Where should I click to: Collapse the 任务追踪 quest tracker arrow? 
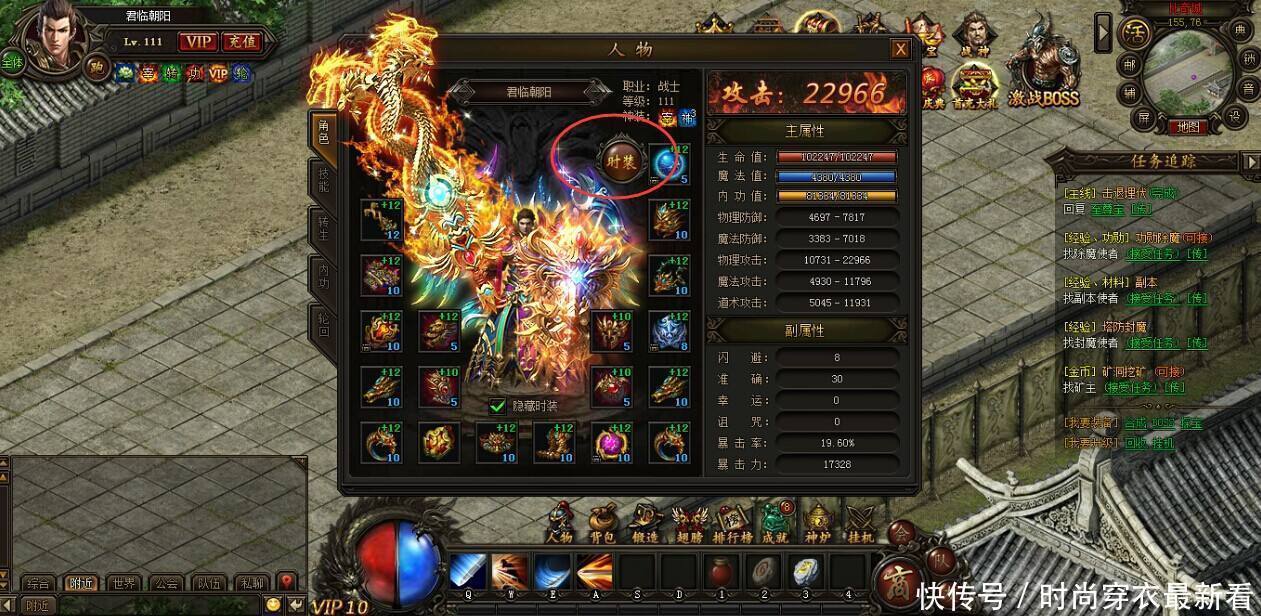pyautogui.click(x=1249, y=161)
